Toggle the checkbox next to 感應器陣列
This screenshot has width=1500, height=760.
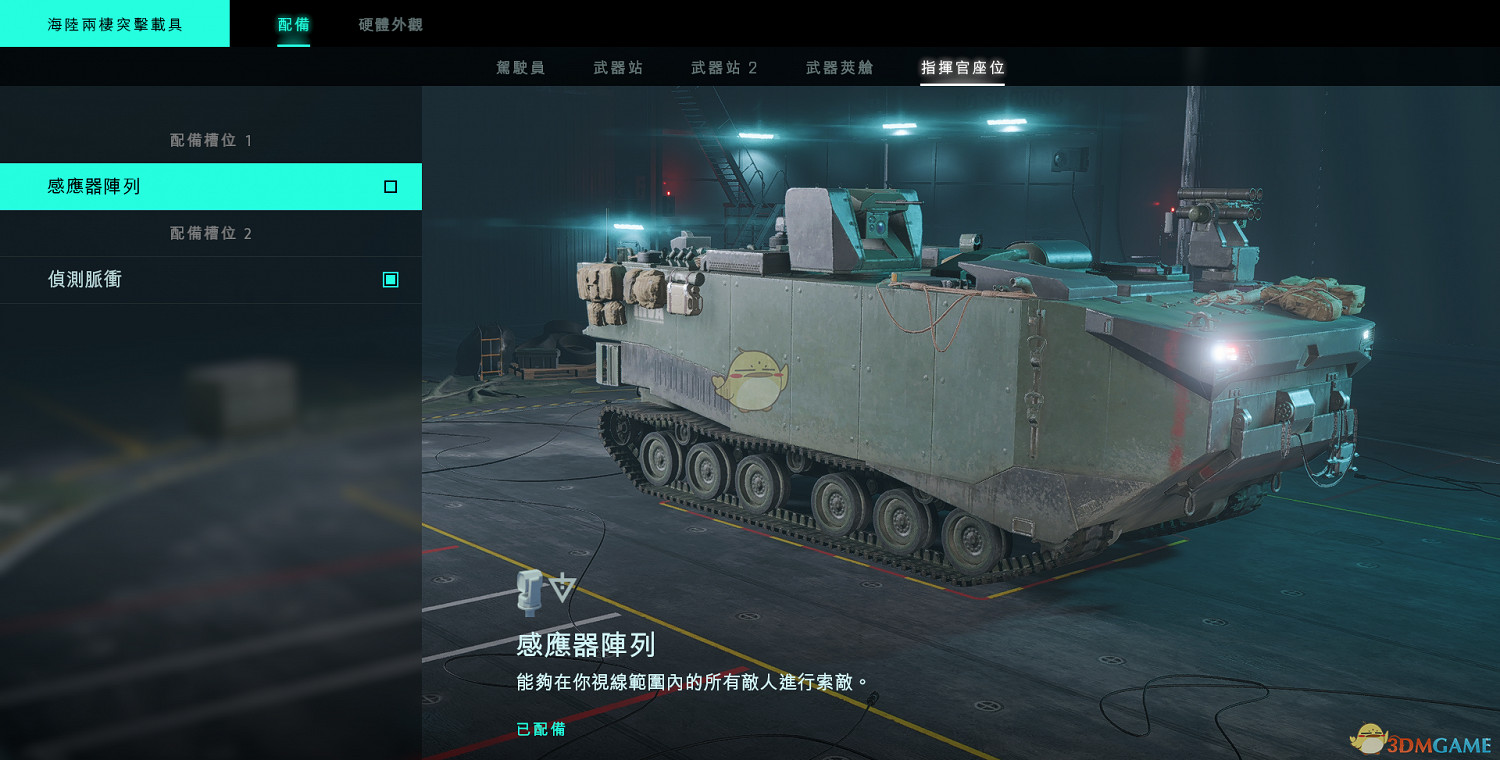tap(391, 186)
